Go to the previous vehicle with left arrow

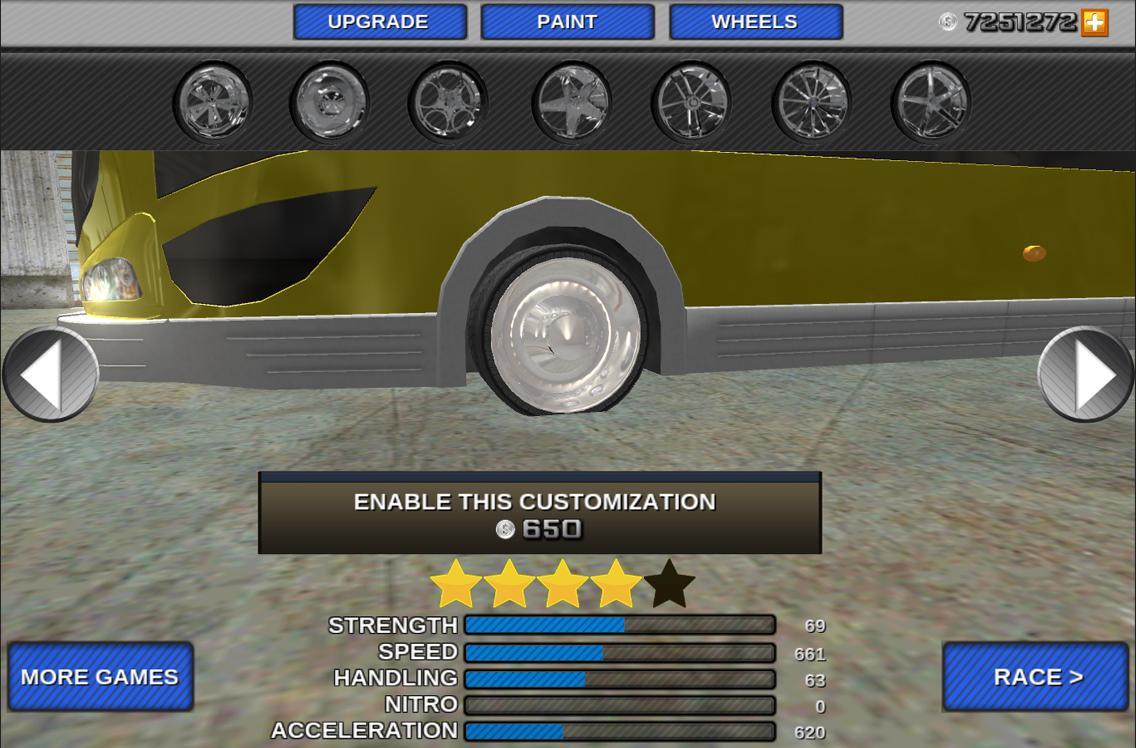click(x=50, y=376)
